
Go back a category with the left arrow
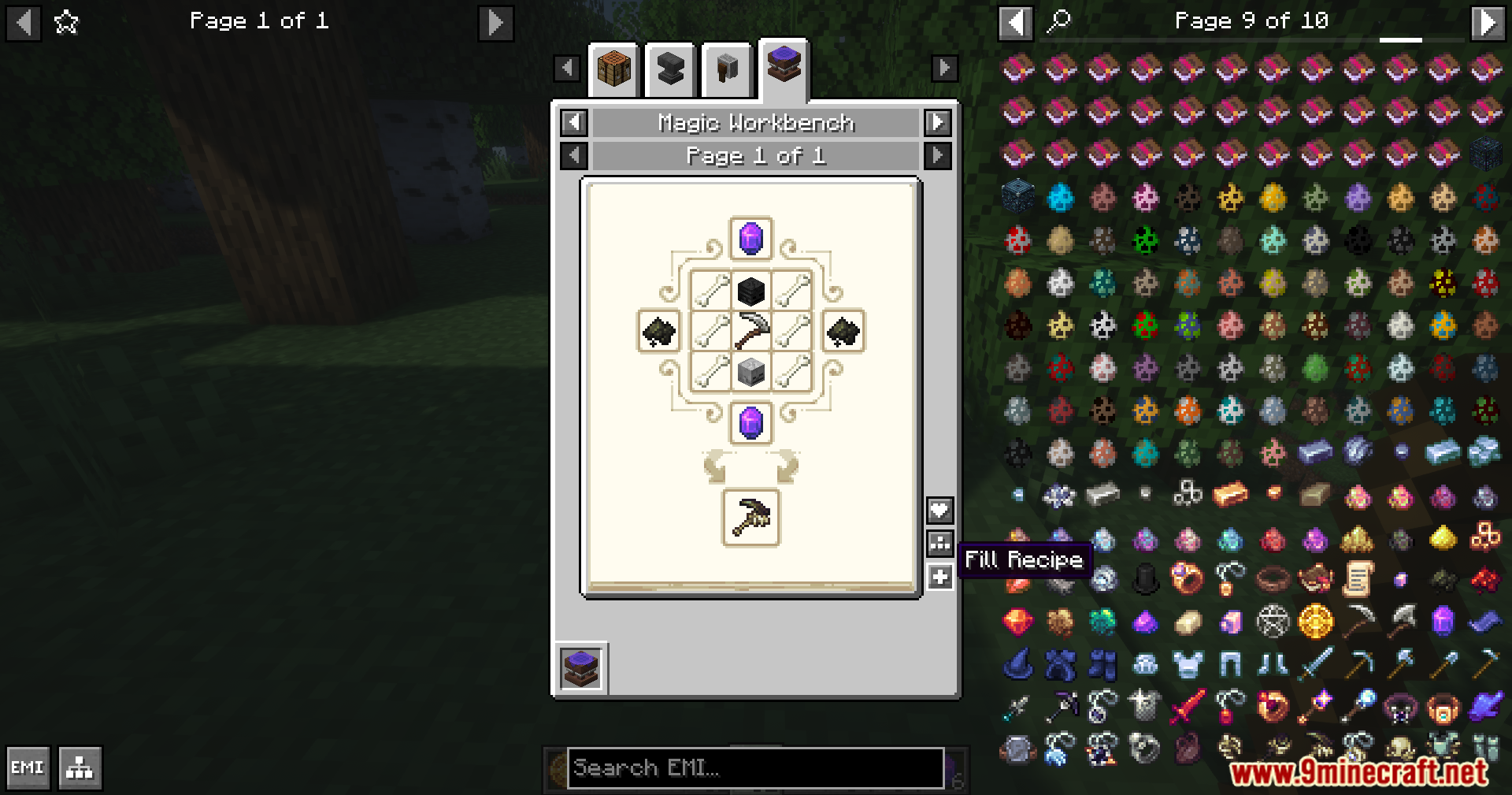coord(573,123)
